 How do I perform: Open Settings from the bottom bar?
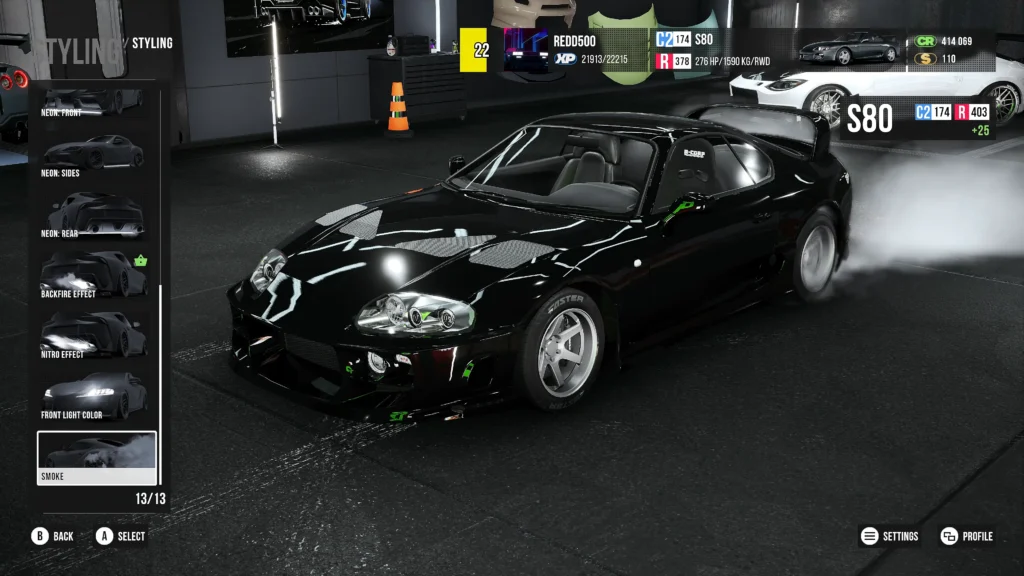click(x=890, y=536)
